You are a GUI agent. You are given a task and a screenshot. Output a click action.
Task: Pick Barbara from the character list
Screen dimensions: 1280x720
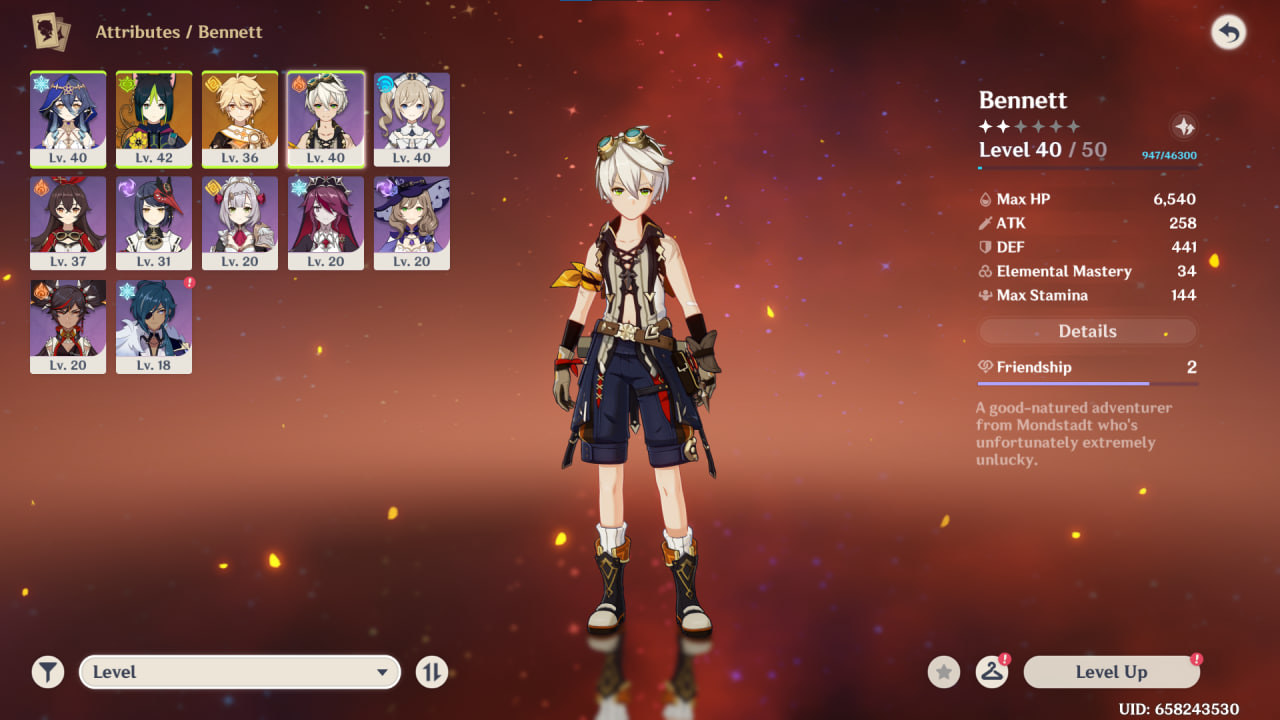(x=412, y=118)
